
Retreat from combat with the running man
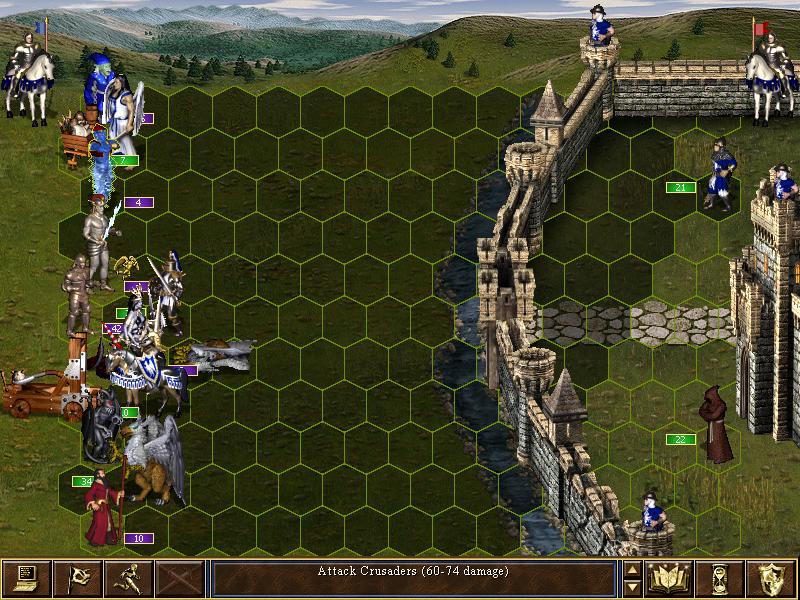(x=129, y=578)
